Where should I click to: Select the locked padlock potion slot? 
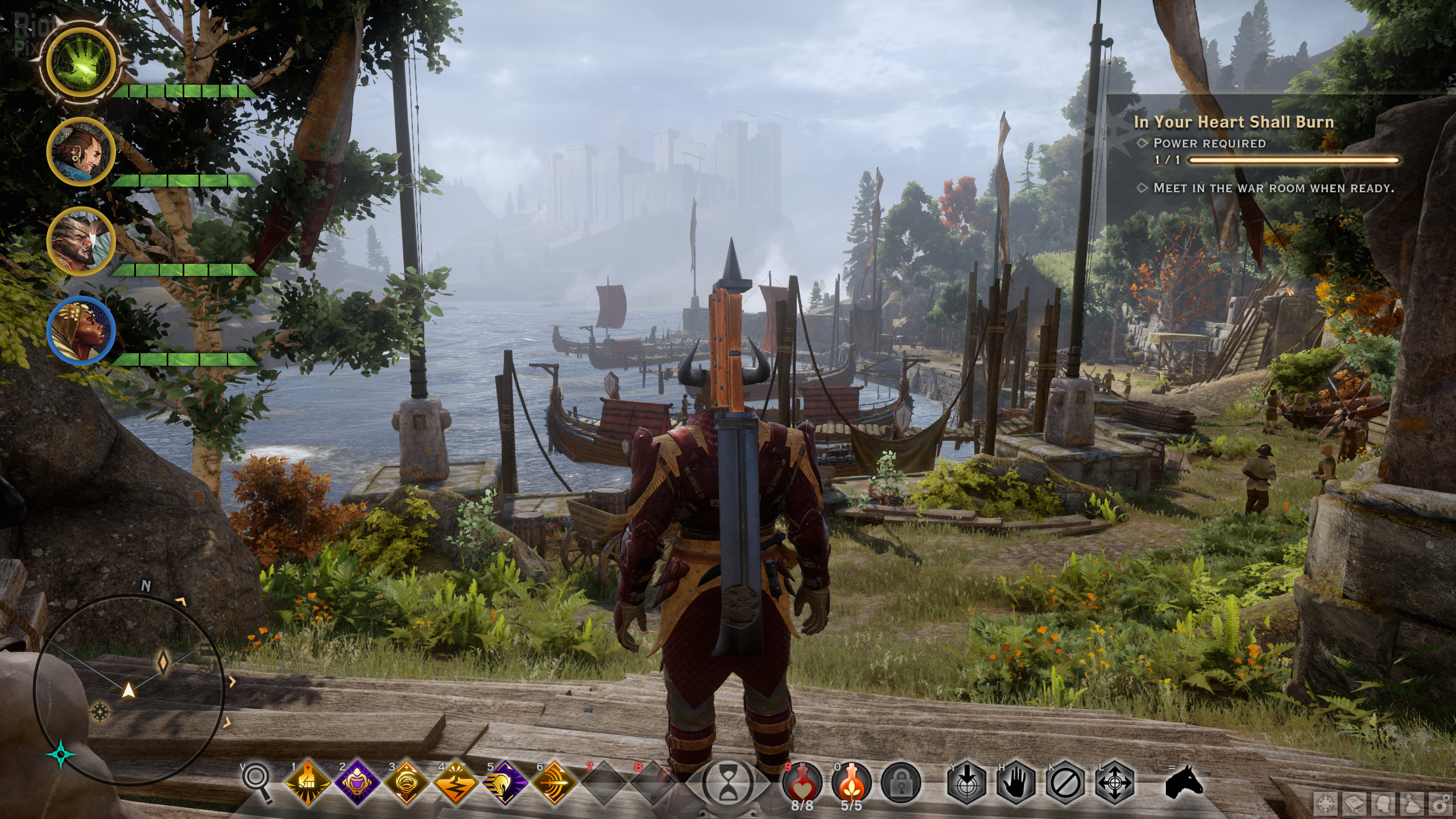point(901,782)
